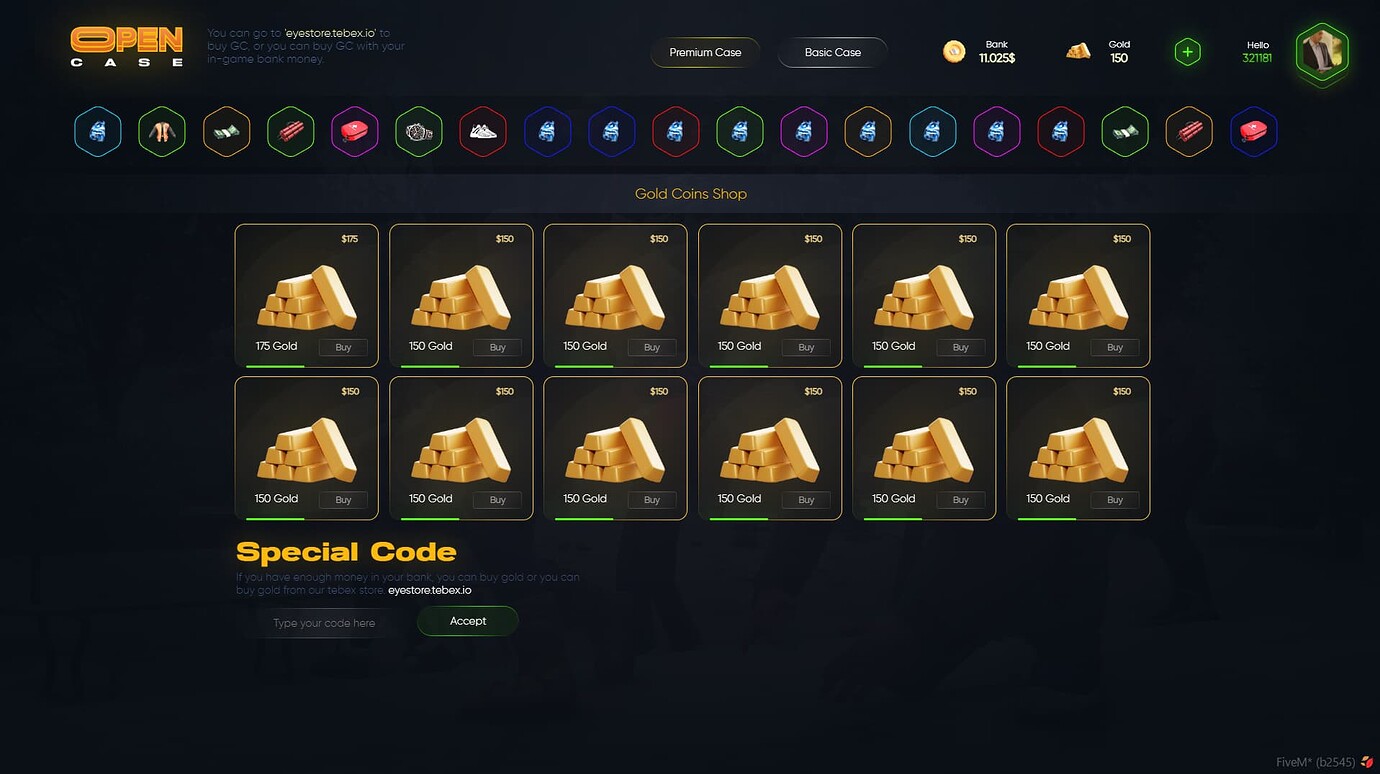1380x774 pixels.
Task: Click the cash stack case icon
Action: [226, 131]
